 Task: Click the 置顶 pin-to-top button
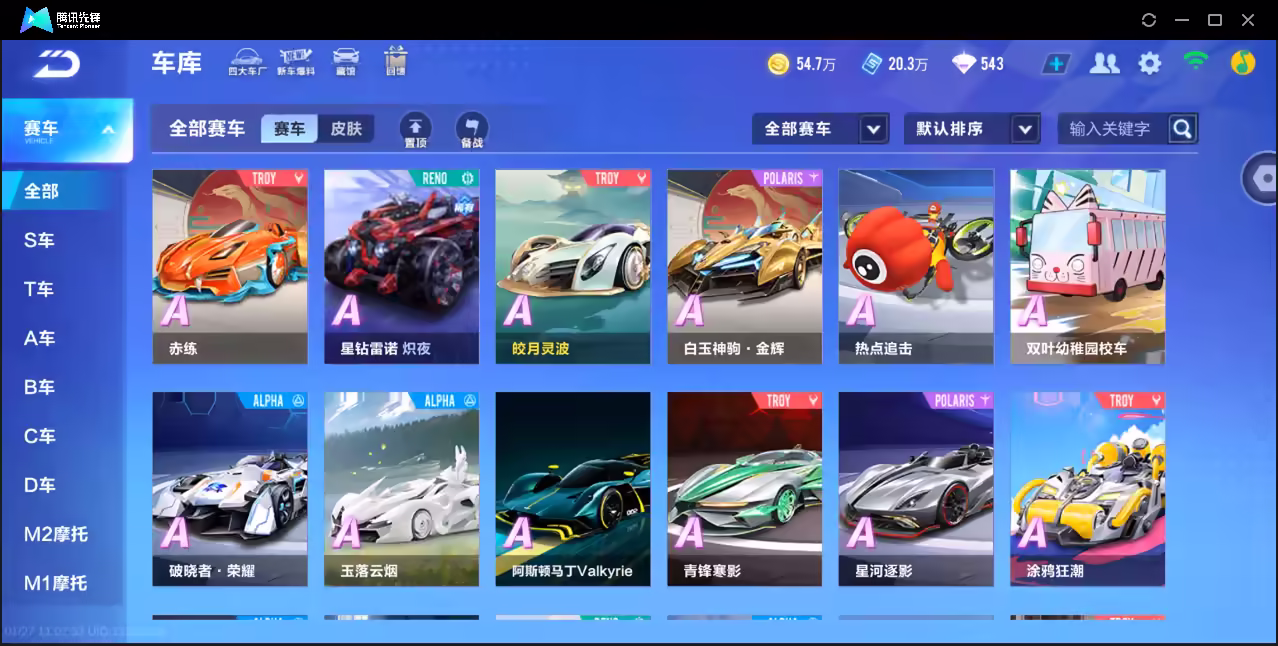pos(416,130)
